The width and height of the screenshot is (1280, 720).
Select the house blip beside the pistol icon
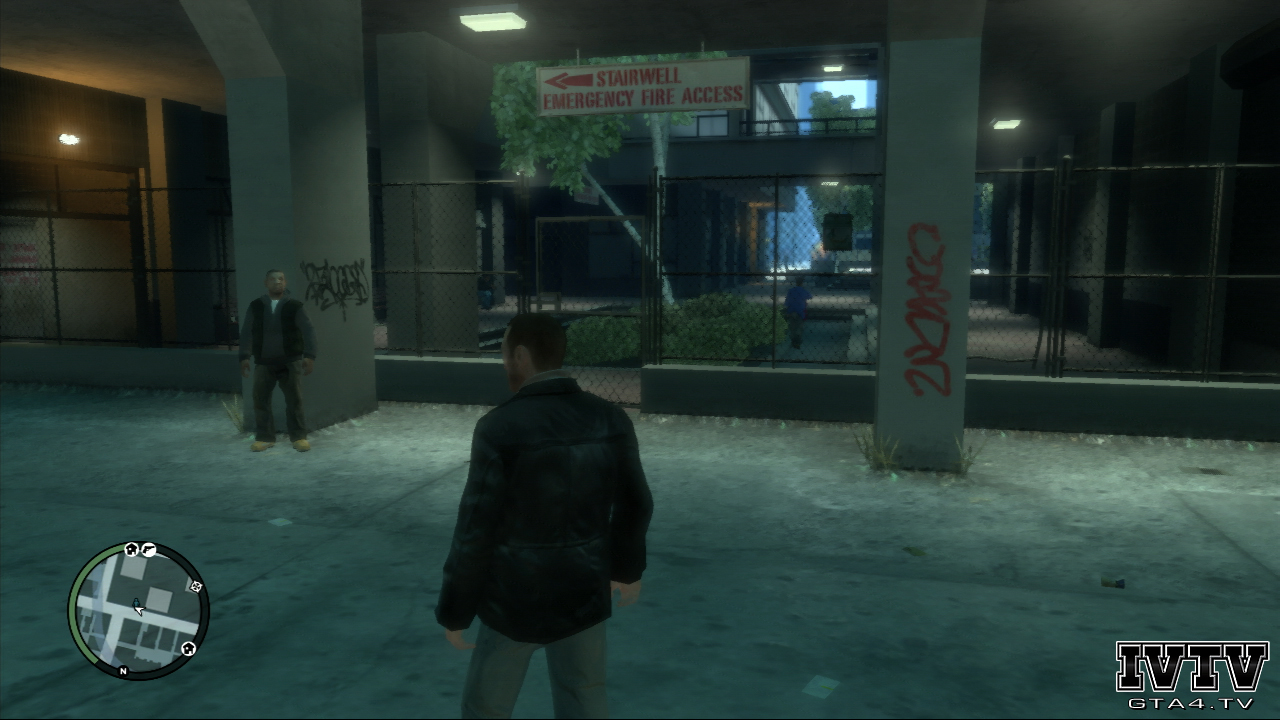pos(131,549)
